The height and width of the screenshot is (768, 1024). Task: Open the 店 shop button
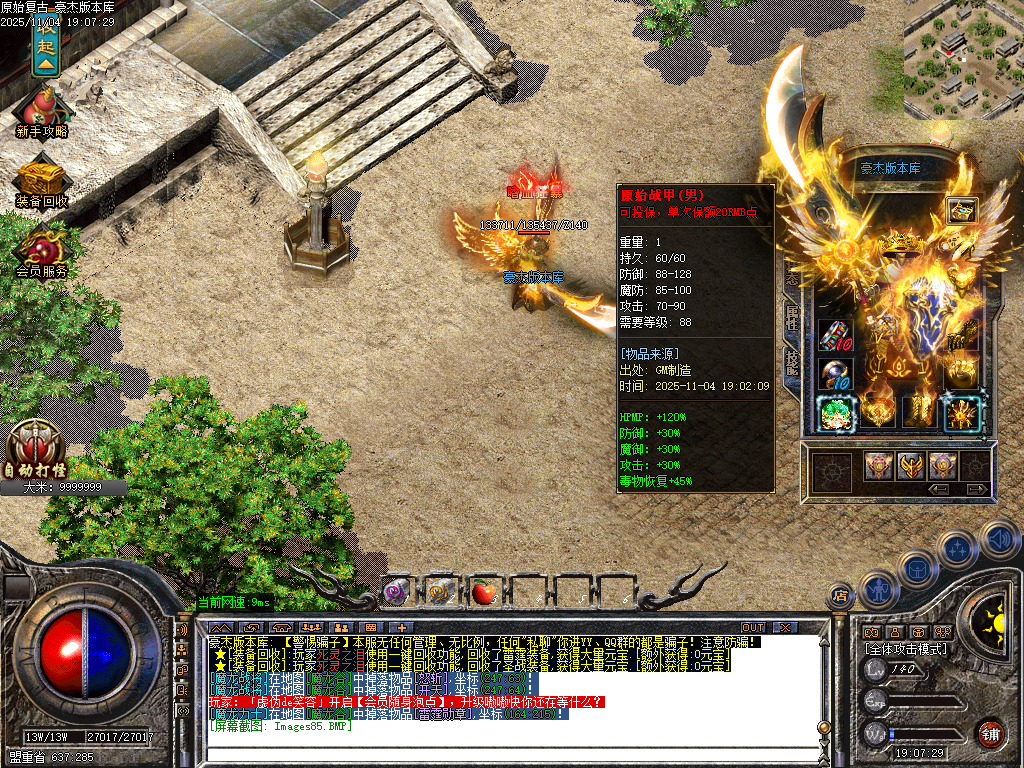point(838,597)
